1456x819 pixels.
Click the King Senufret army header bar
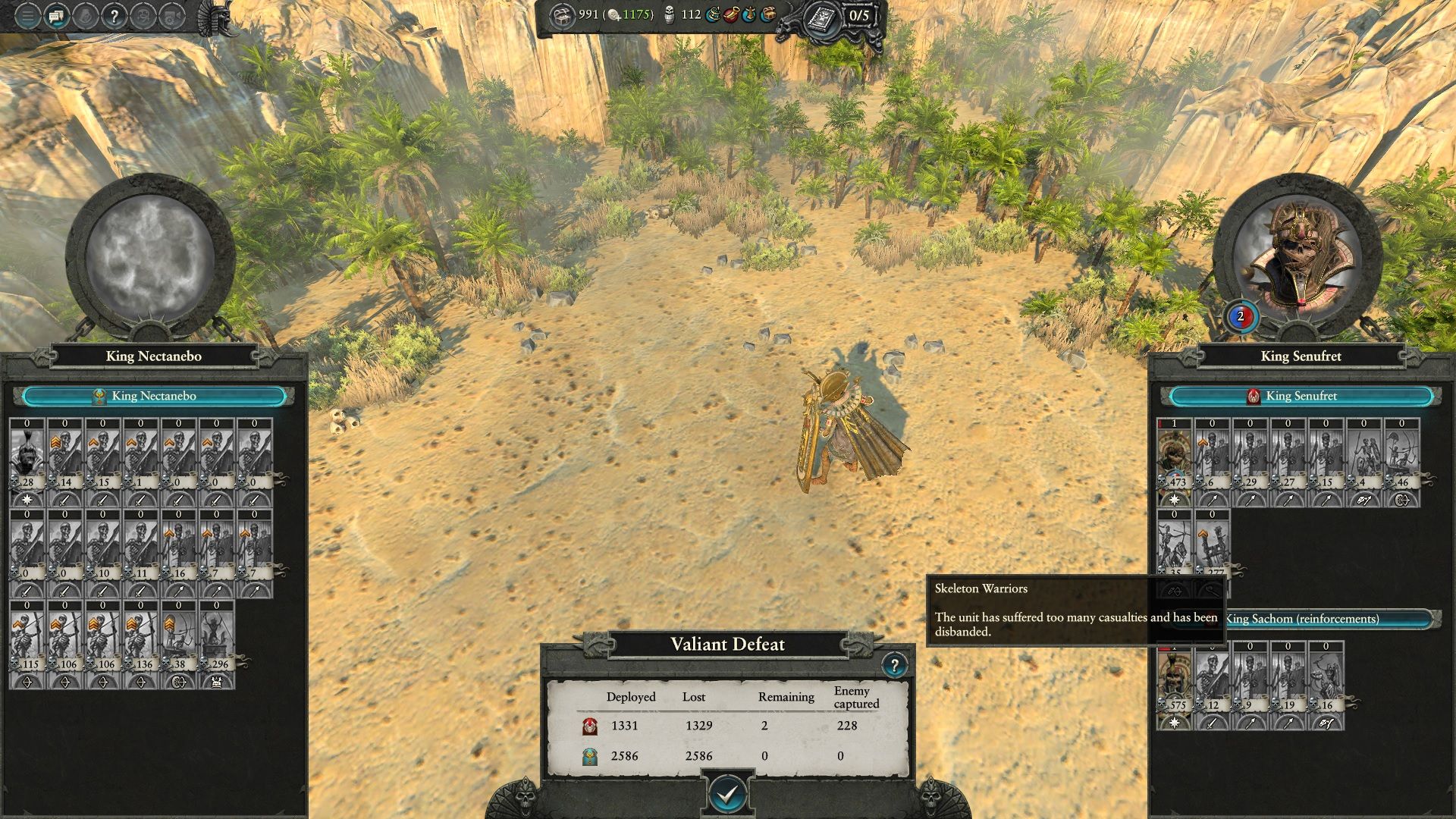[1301, 396]
